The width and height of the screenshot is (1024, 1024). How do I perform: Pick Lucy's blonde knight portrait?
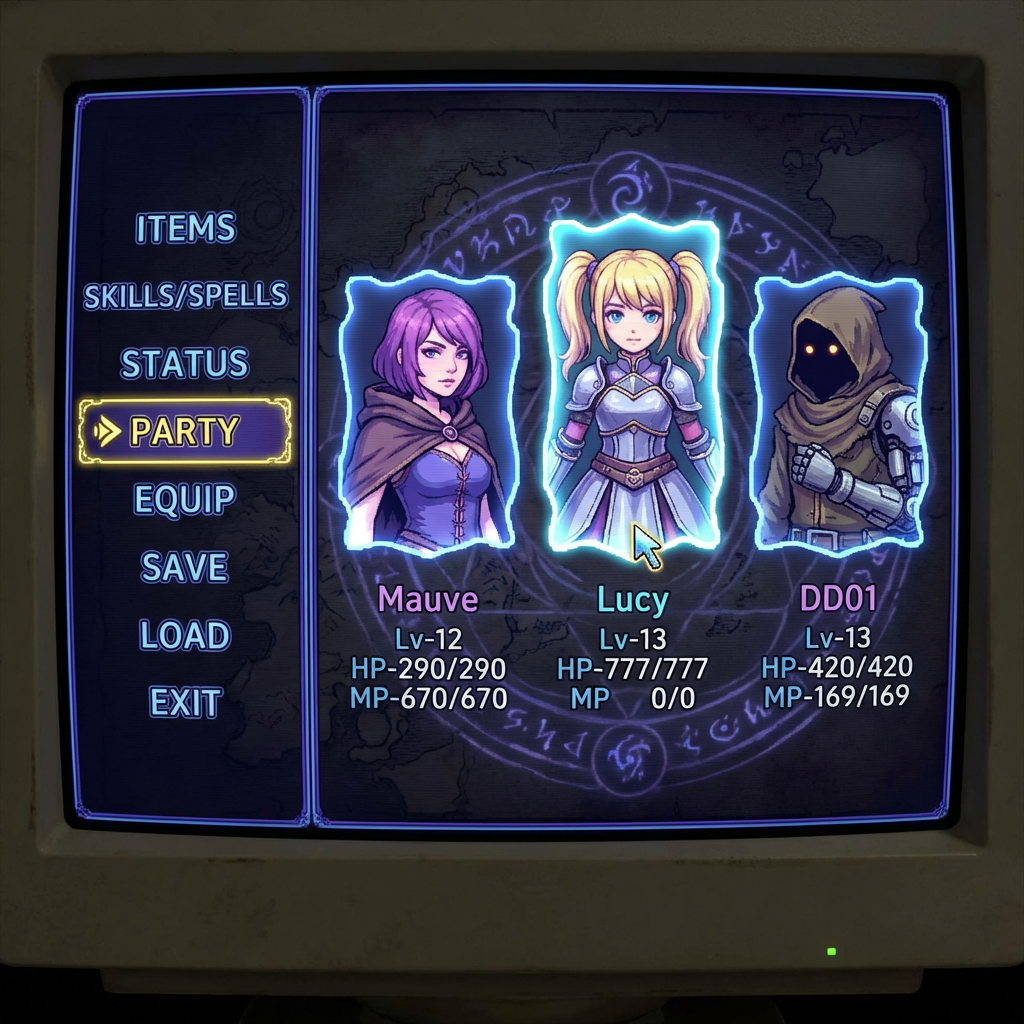(x=632, y=385)
